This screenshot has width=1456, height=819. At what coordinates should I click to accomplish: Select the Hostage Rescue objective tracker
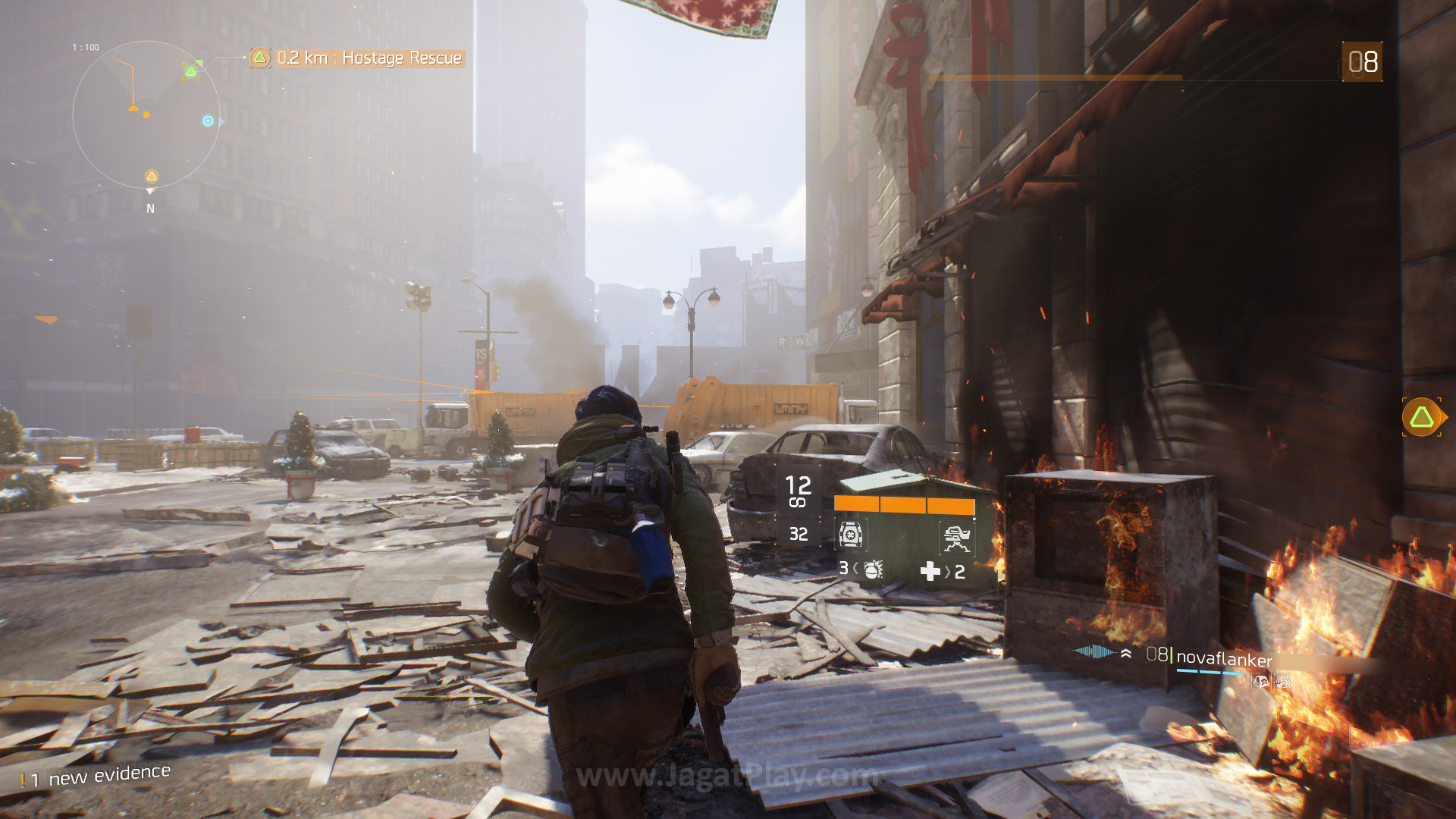pos(356,58)
